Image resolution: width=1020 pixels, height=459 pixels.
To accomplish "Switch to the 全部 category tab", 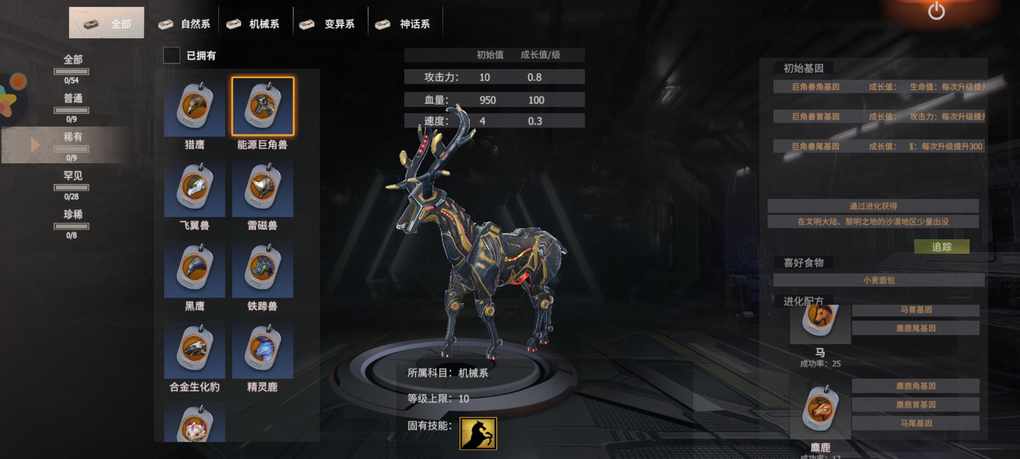I will coord(106,23).
